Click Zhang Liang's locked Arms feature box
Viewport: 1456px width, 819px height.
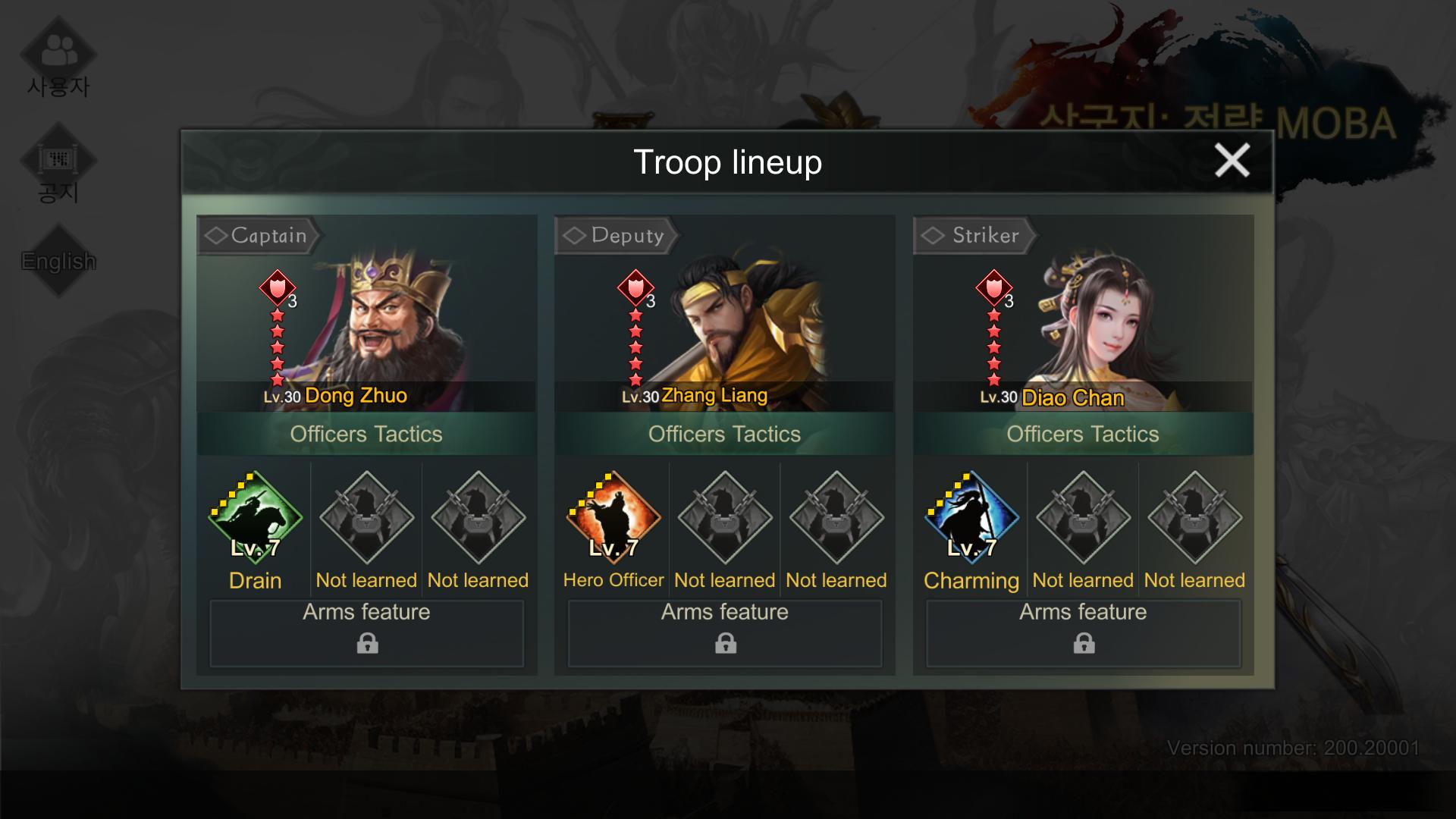725,633
